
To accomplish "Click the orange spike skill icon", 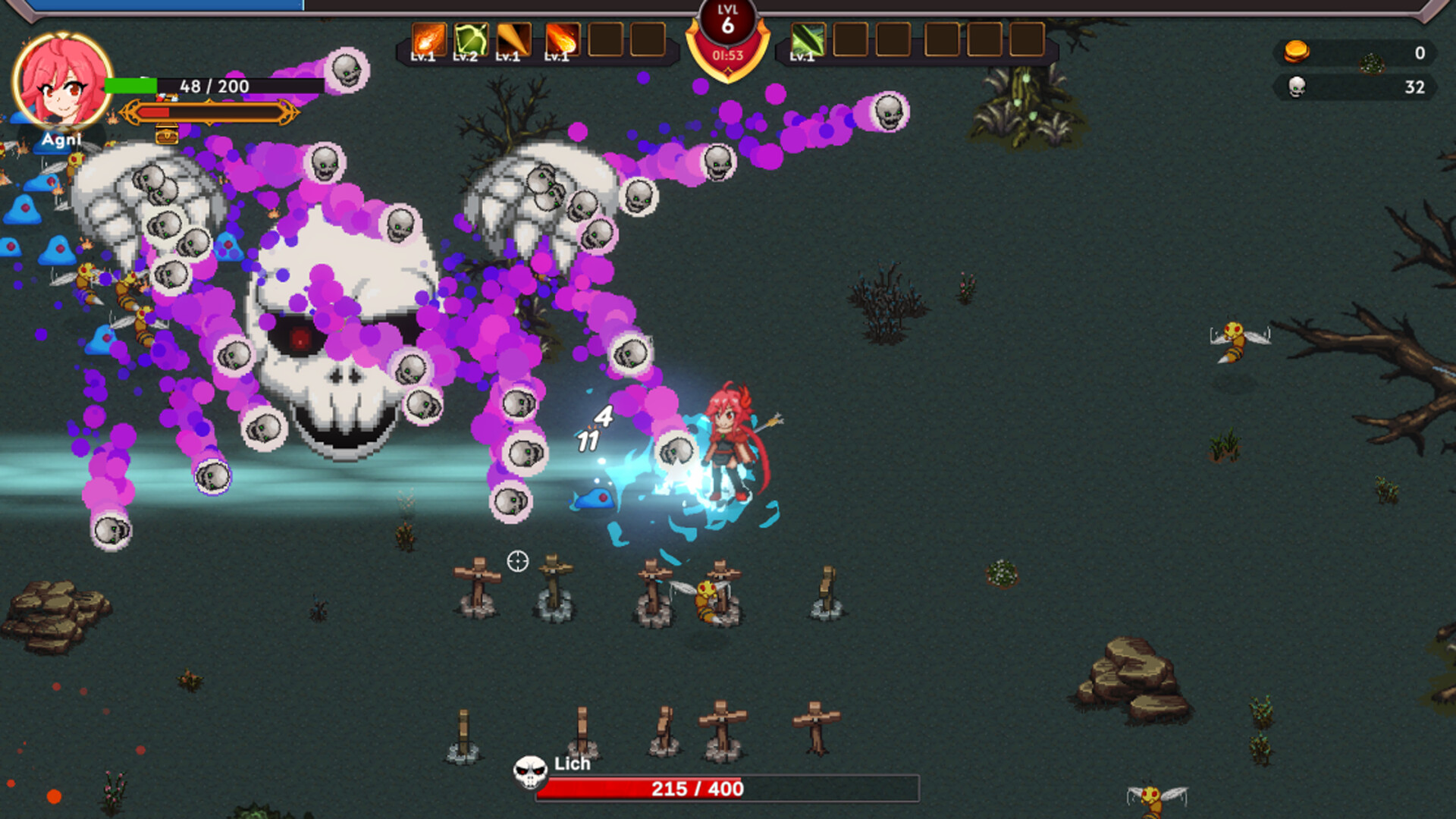I will [513, 39].
